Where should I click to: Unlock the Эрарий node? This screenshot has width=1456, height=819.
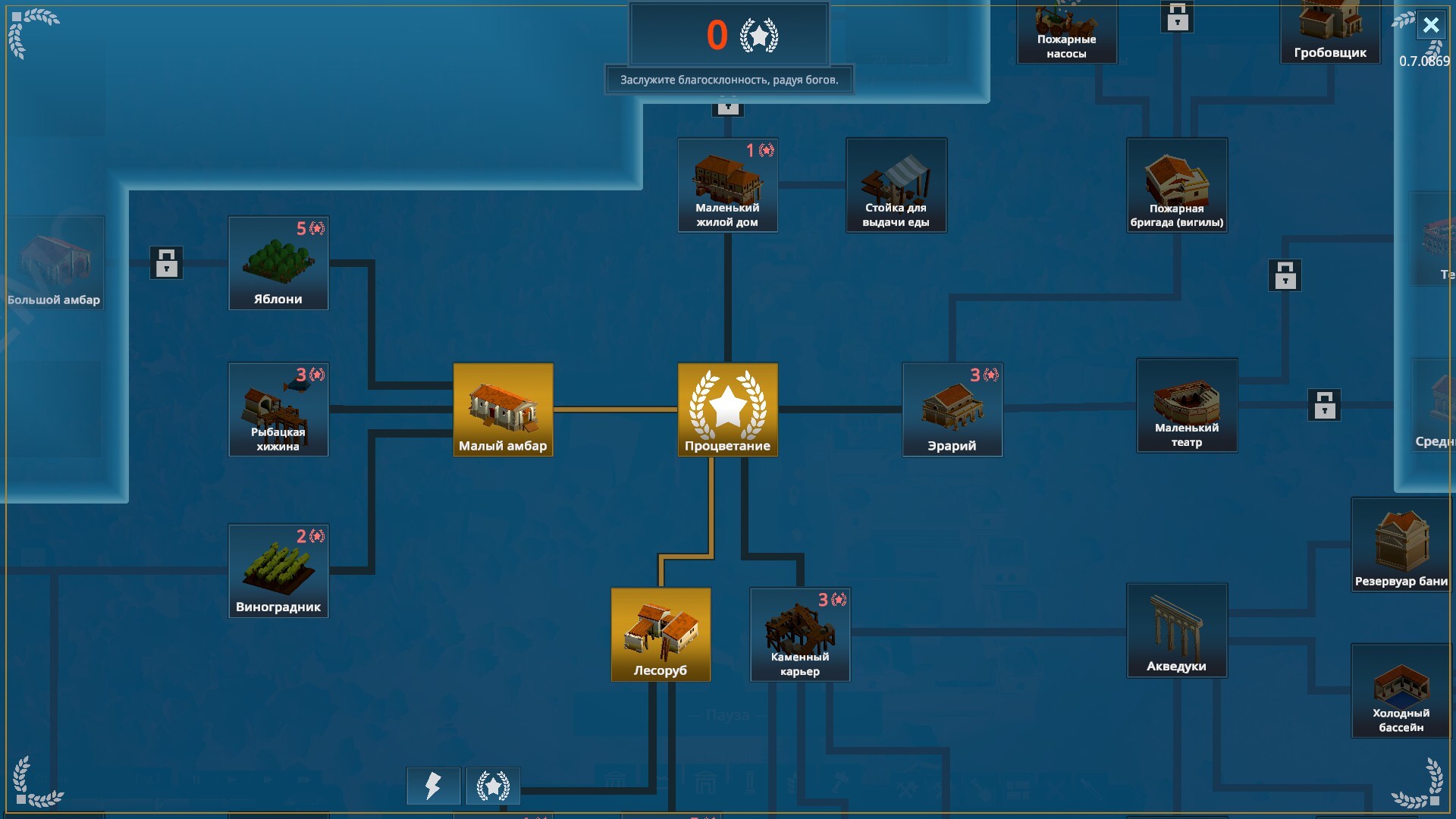(x=952, y=409)
